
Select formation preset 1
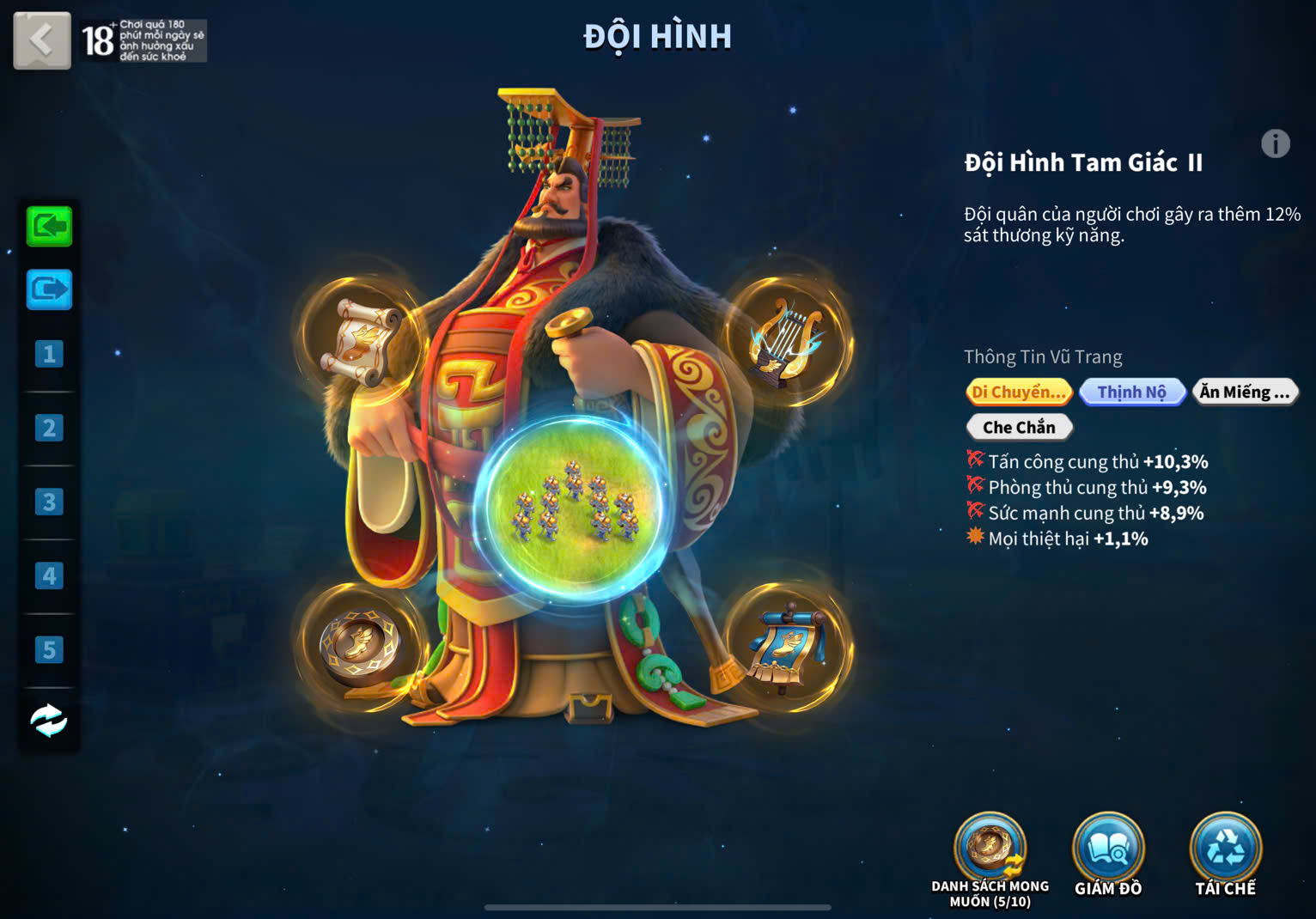[x=49, y=354]
